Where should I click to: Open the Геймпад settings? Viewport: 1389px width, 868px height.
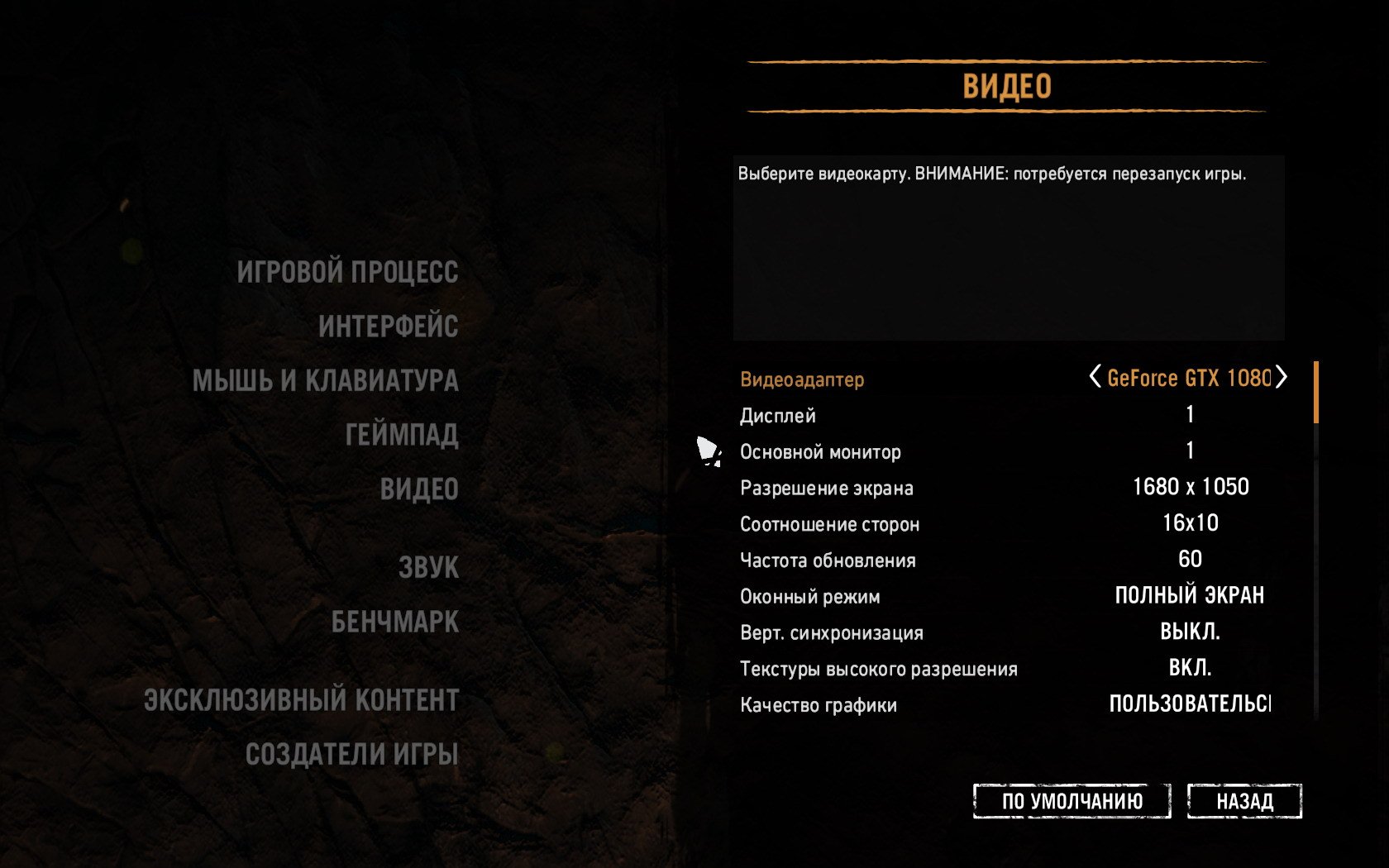point(402,435)
